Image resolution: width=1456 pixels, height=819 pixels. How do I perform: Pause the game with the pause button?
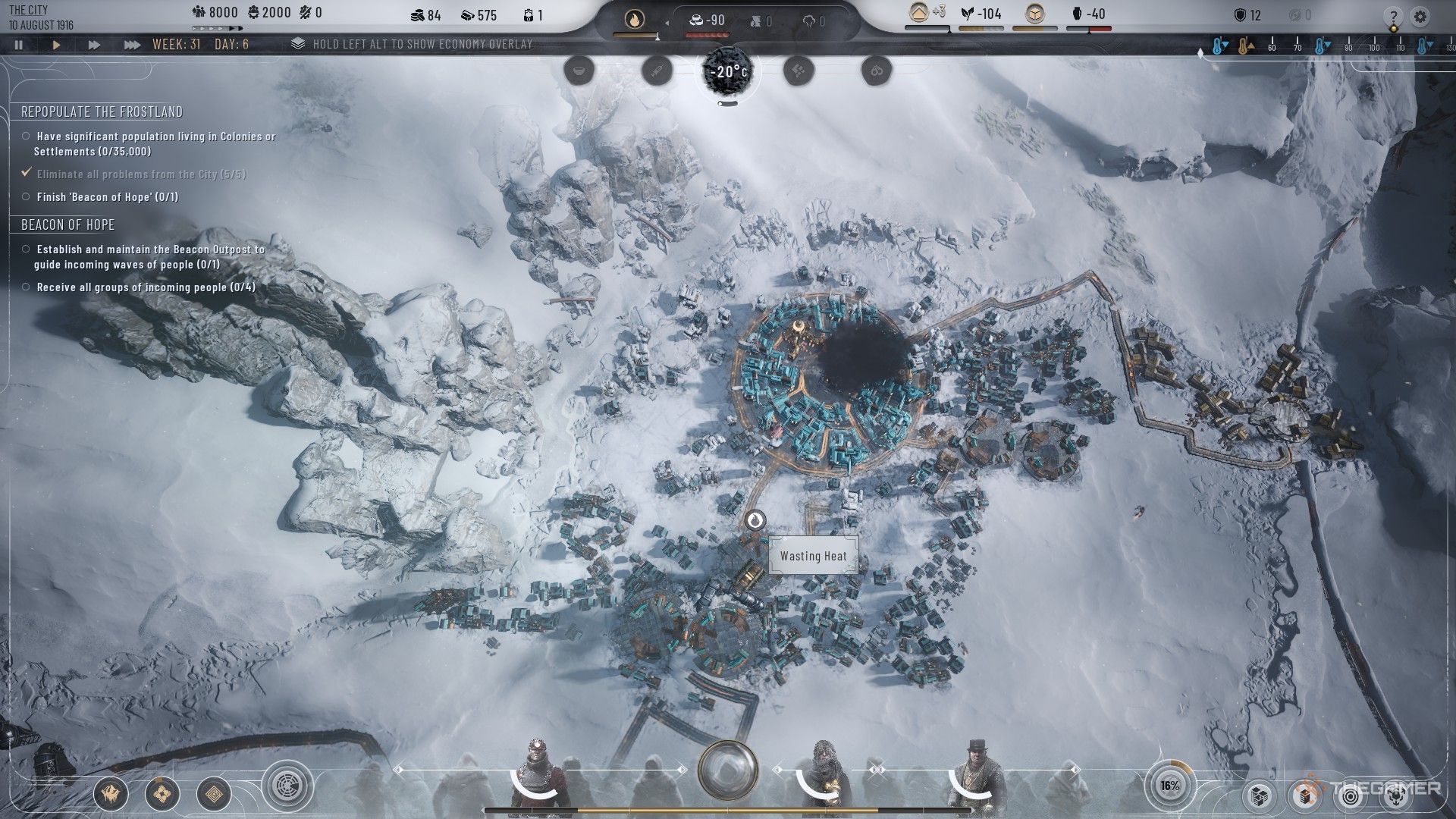pyautogui.click(x=19, y=45)
